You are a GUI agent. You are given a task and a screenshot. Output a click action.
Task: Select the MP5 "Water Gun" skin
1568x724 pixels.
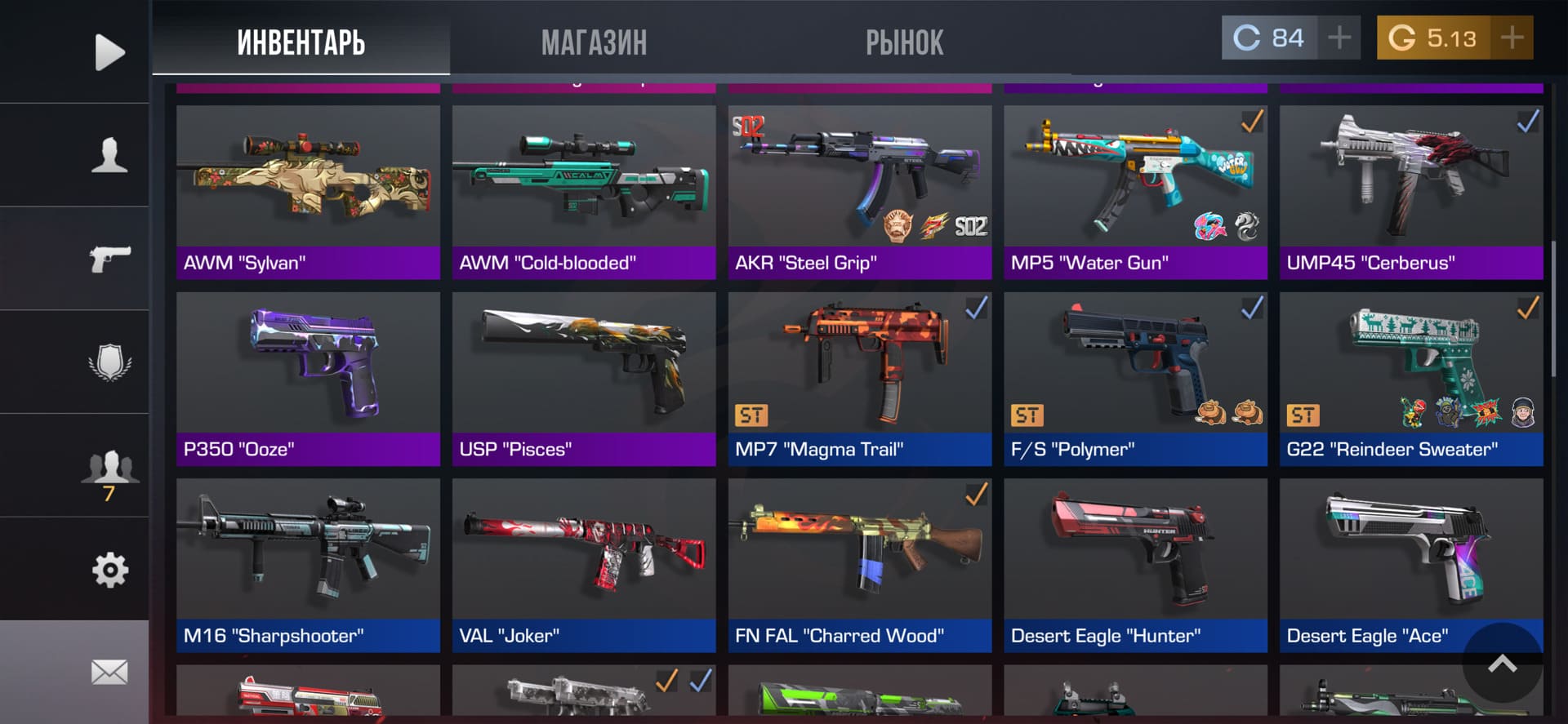[x=1135, y=192]
